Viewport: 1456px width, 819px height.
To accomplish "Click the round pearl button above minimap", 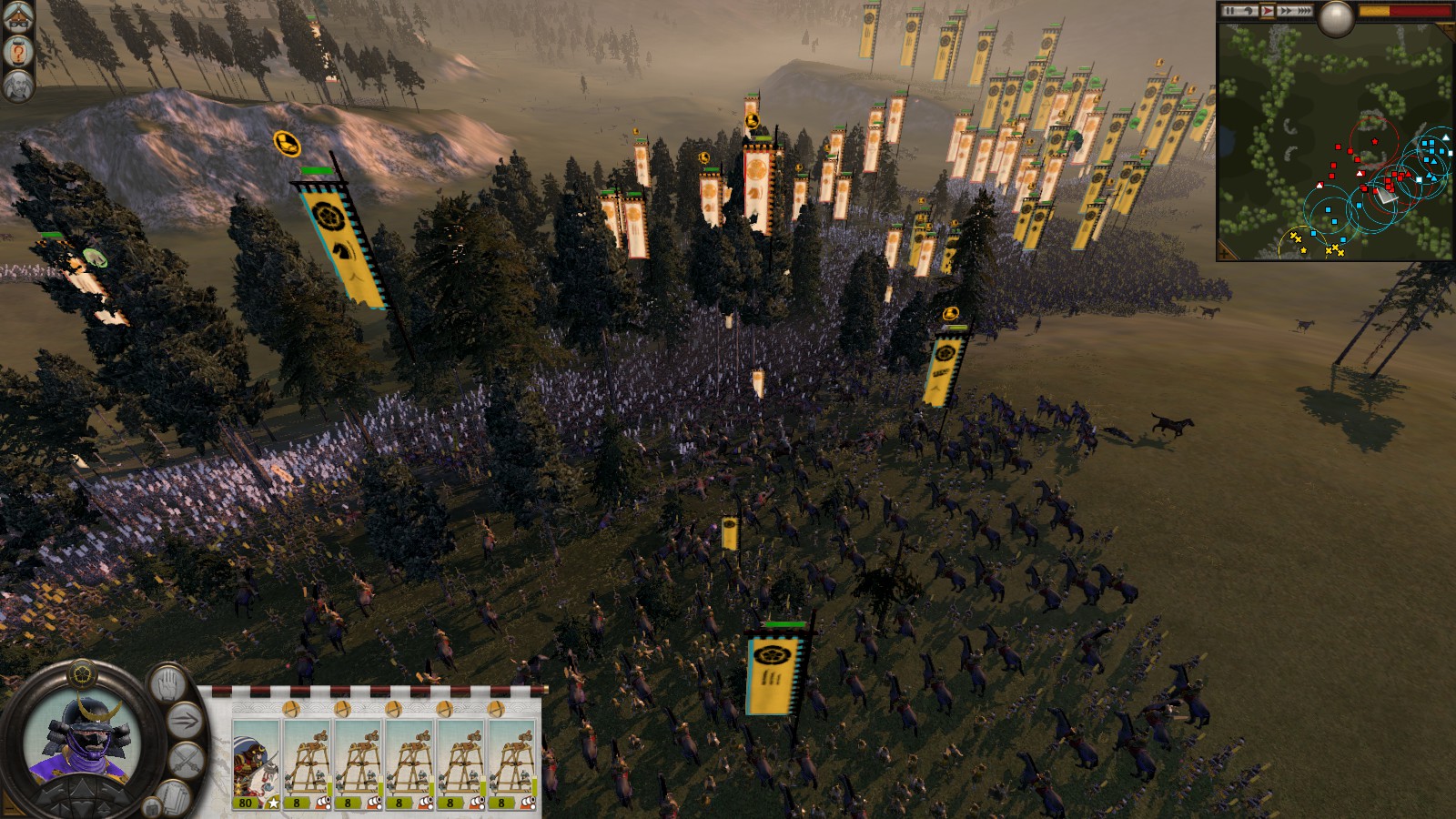I will [x=1336, y=18].
